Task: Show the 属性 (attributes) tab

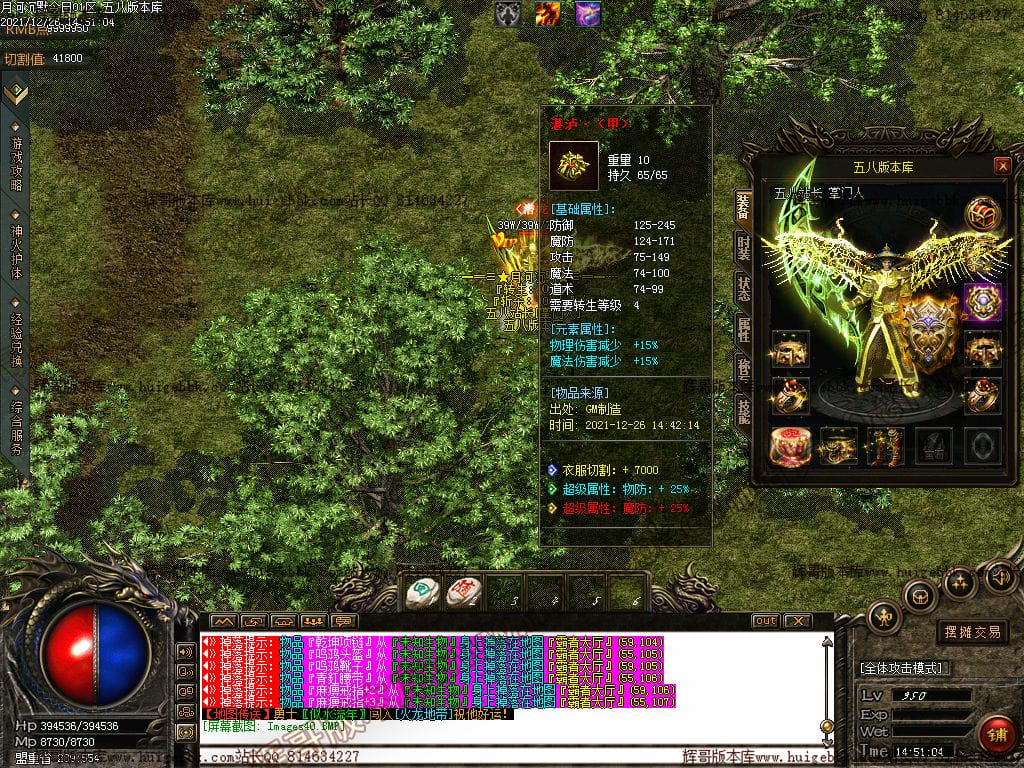Action: pyautogui.click(x=743, y=328)
